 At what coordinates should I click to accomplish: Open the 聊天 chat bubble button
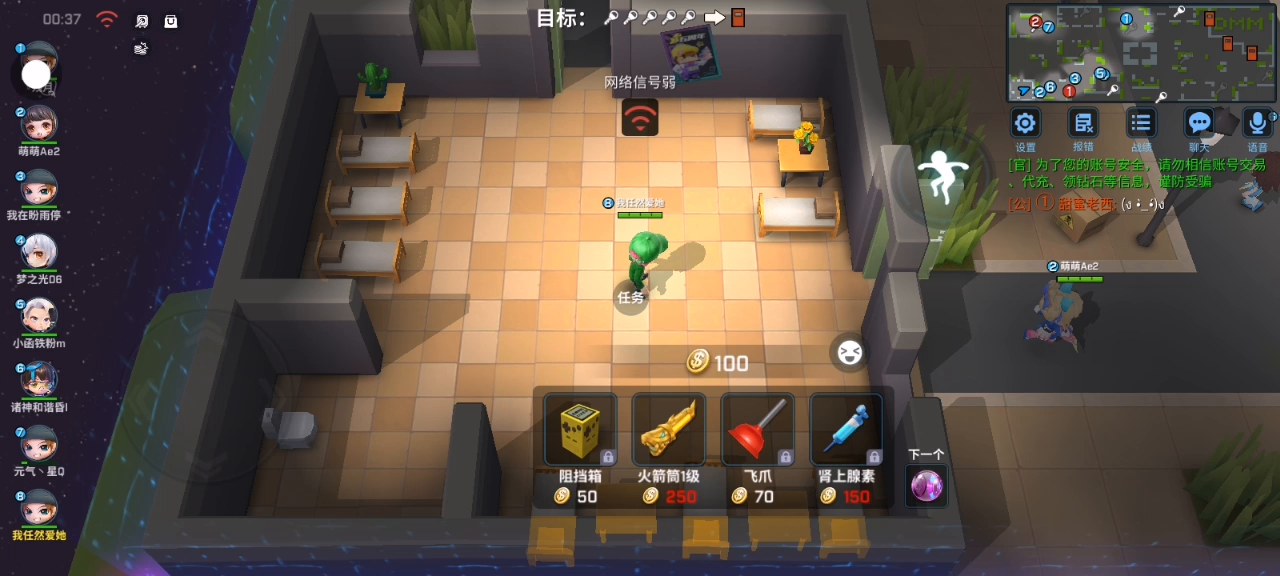(1199, 123)
